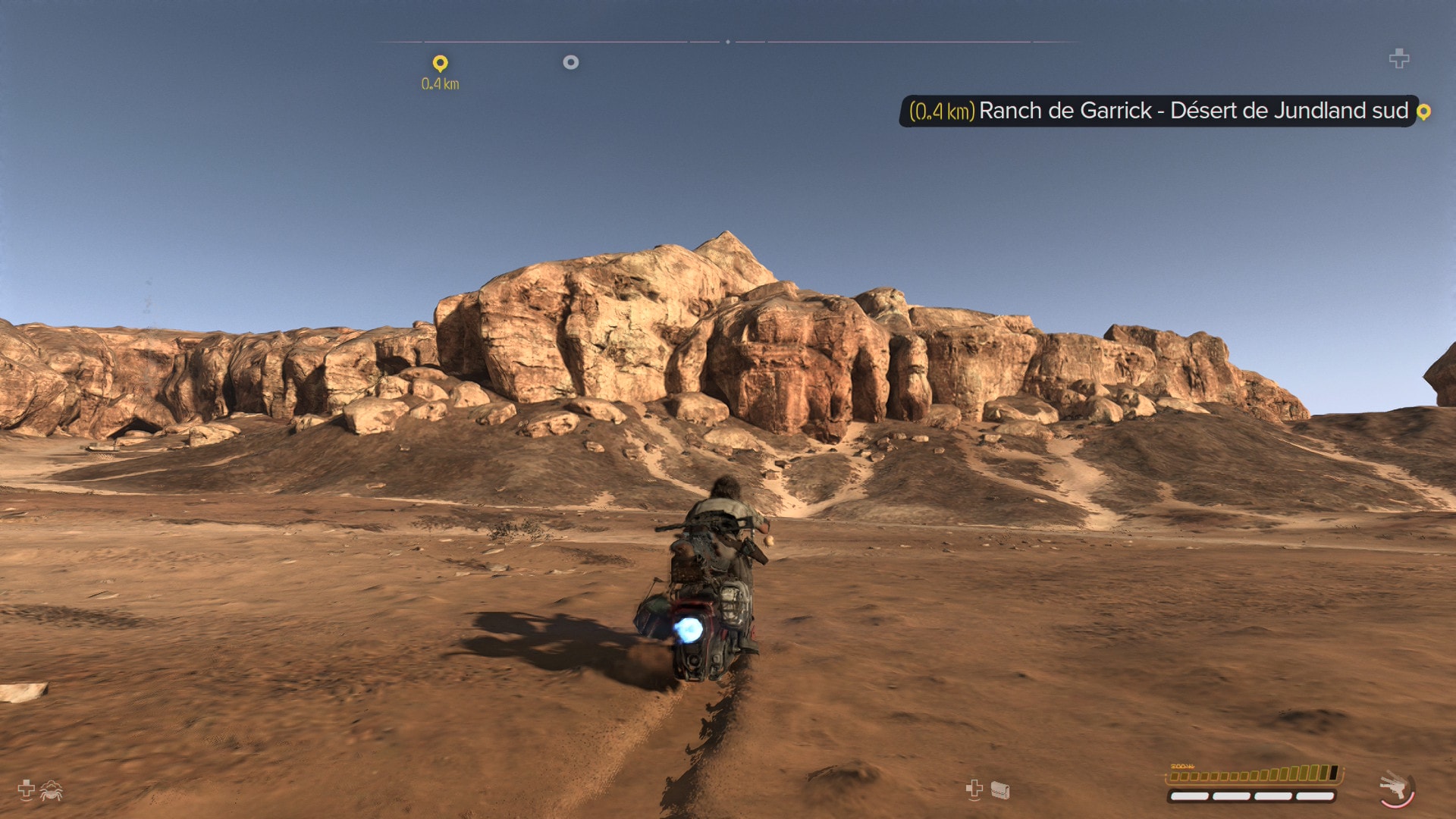Select the blaster weapon icon
Screen dimensions: 1456x819
click(1395, 787)
